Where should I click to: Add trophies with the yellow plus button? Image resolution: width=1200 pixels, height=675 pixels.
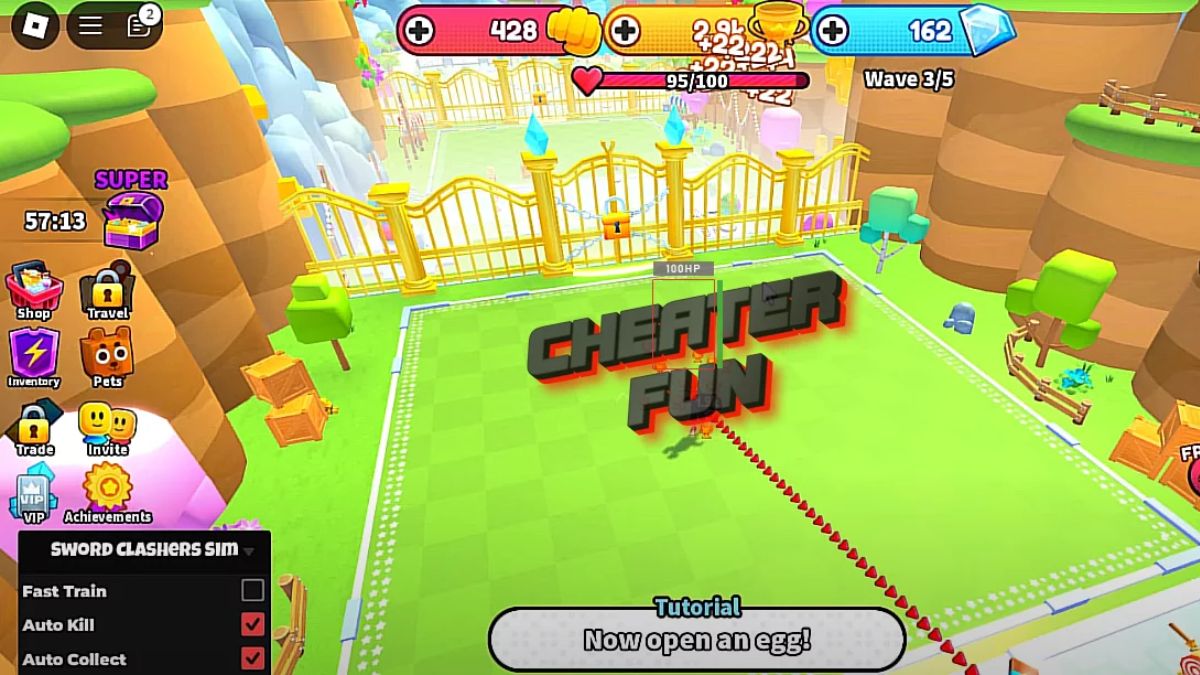point(625,31)
